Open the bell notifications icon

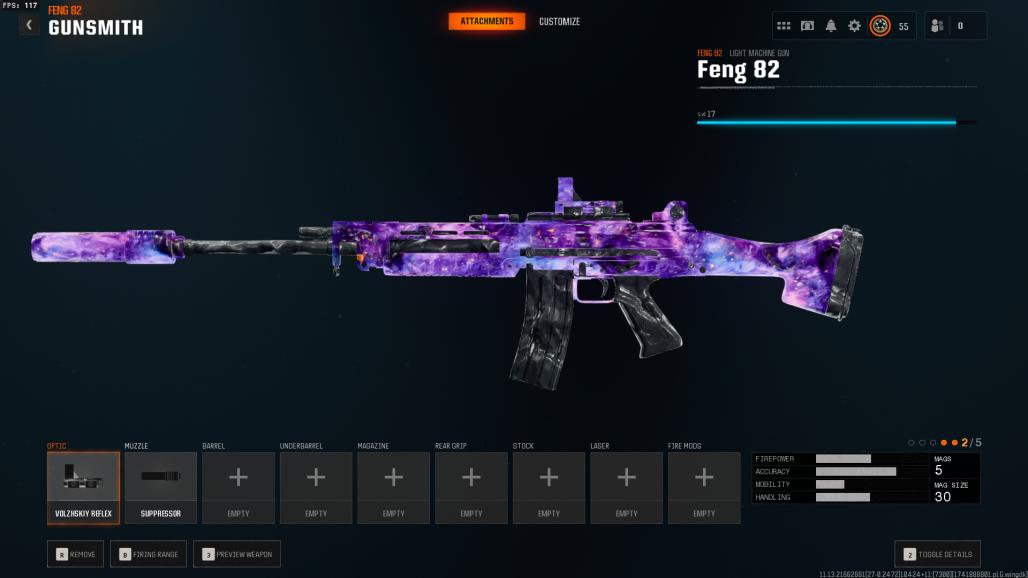(x=831, y=26)
